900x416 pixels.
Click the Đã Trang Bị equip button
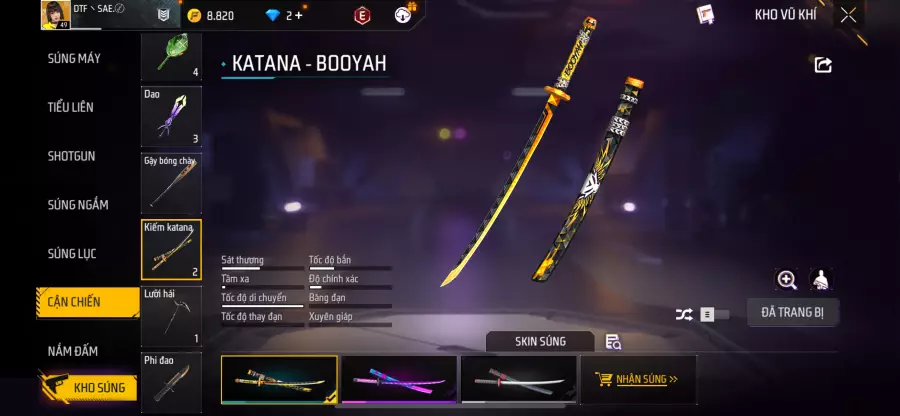tap(792, 313)
